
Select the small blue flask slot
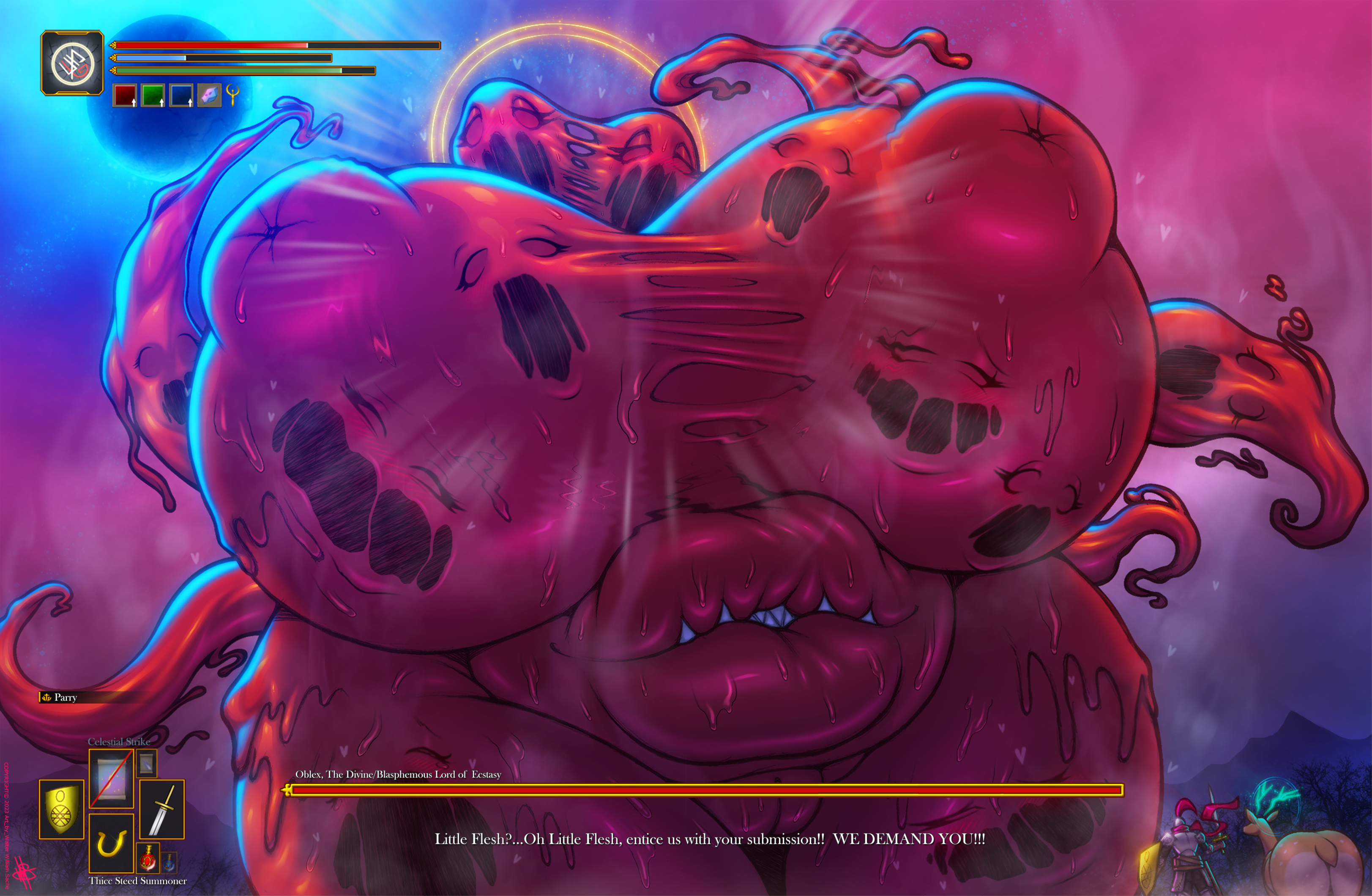169,861
